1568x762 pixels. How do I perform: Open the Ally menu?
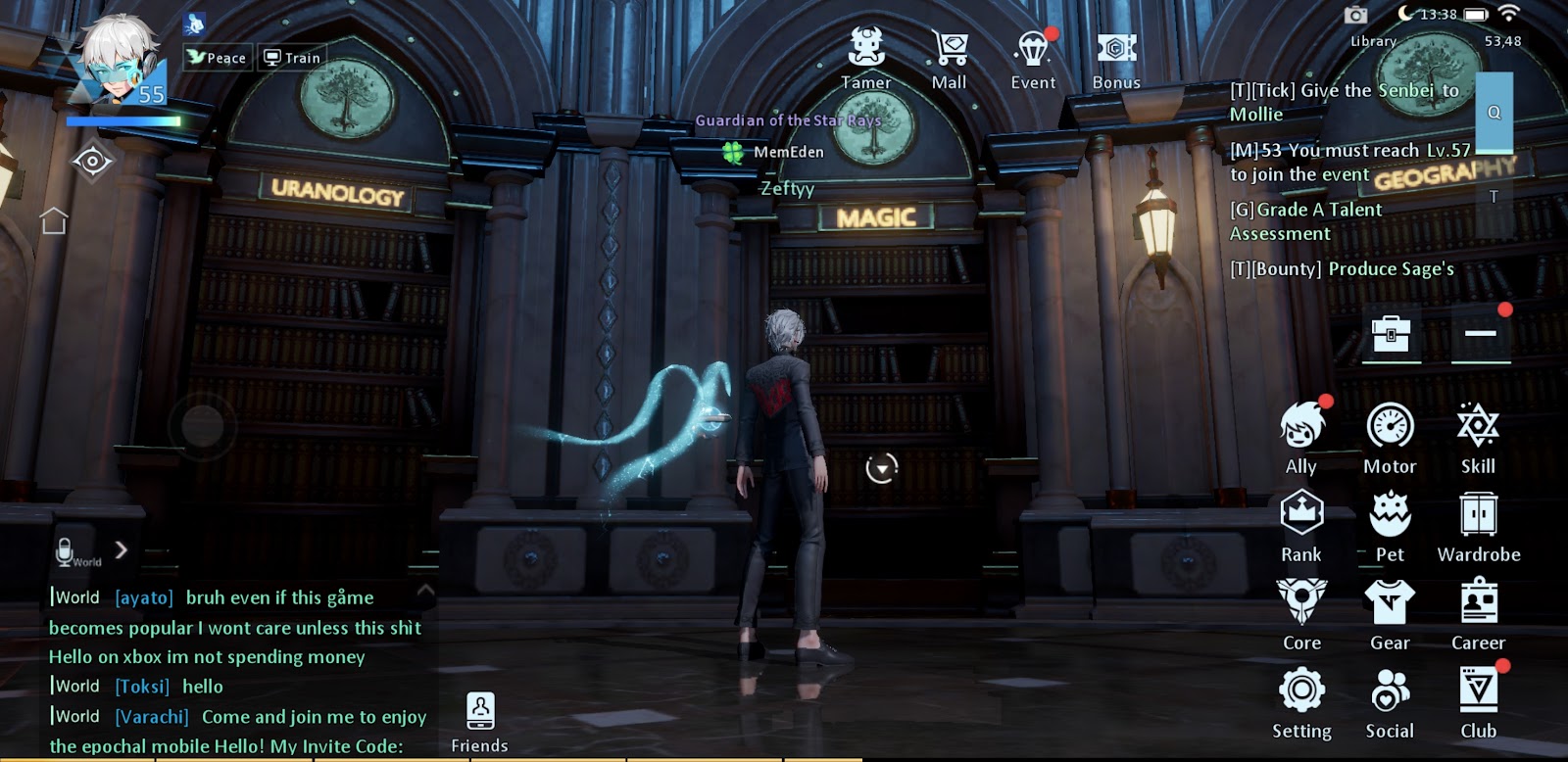click(1301, 437)
